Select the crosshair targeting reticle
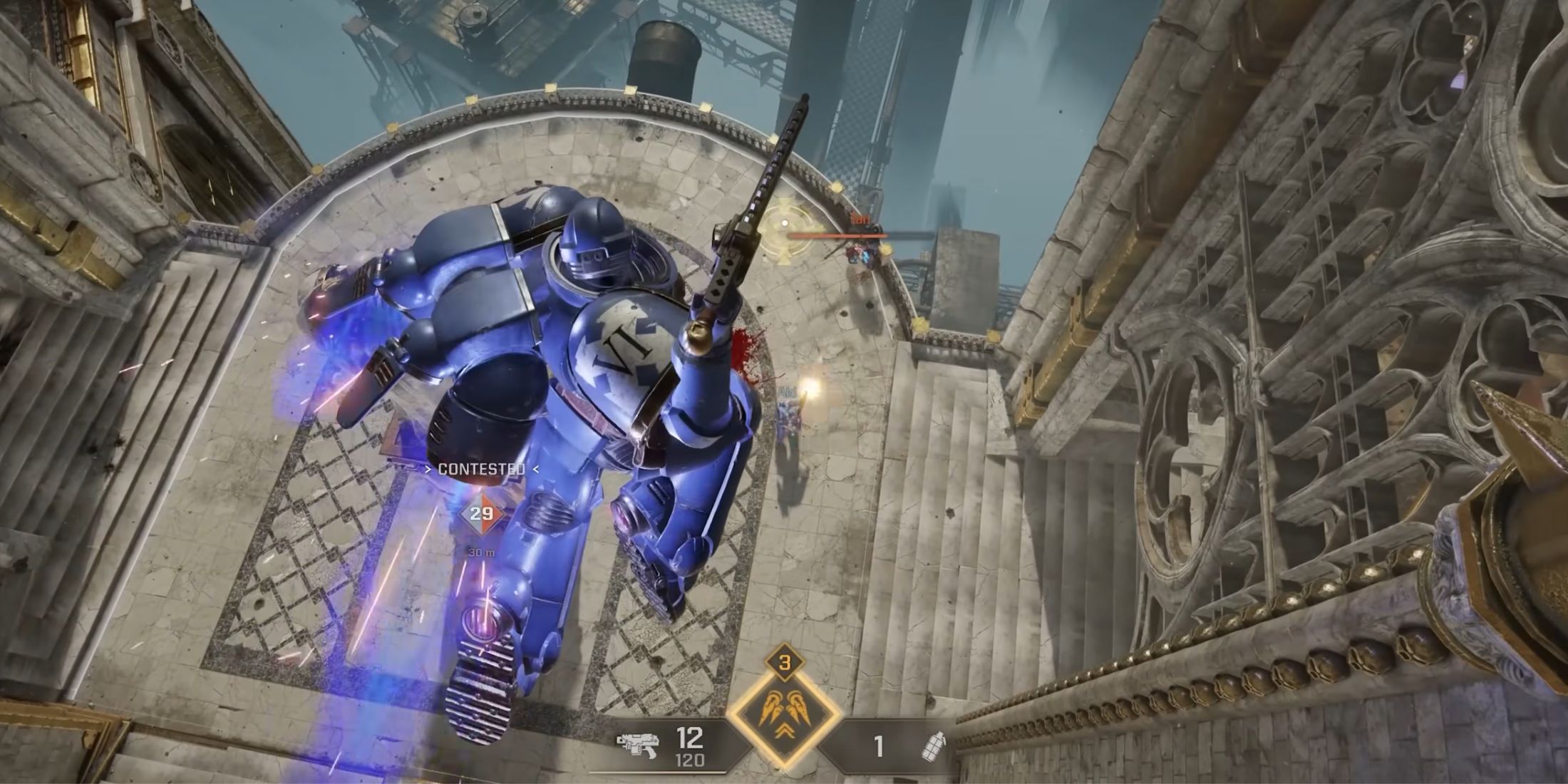Image resolution: width=1568 pixels, height=784 pixels. coord(785,222)
